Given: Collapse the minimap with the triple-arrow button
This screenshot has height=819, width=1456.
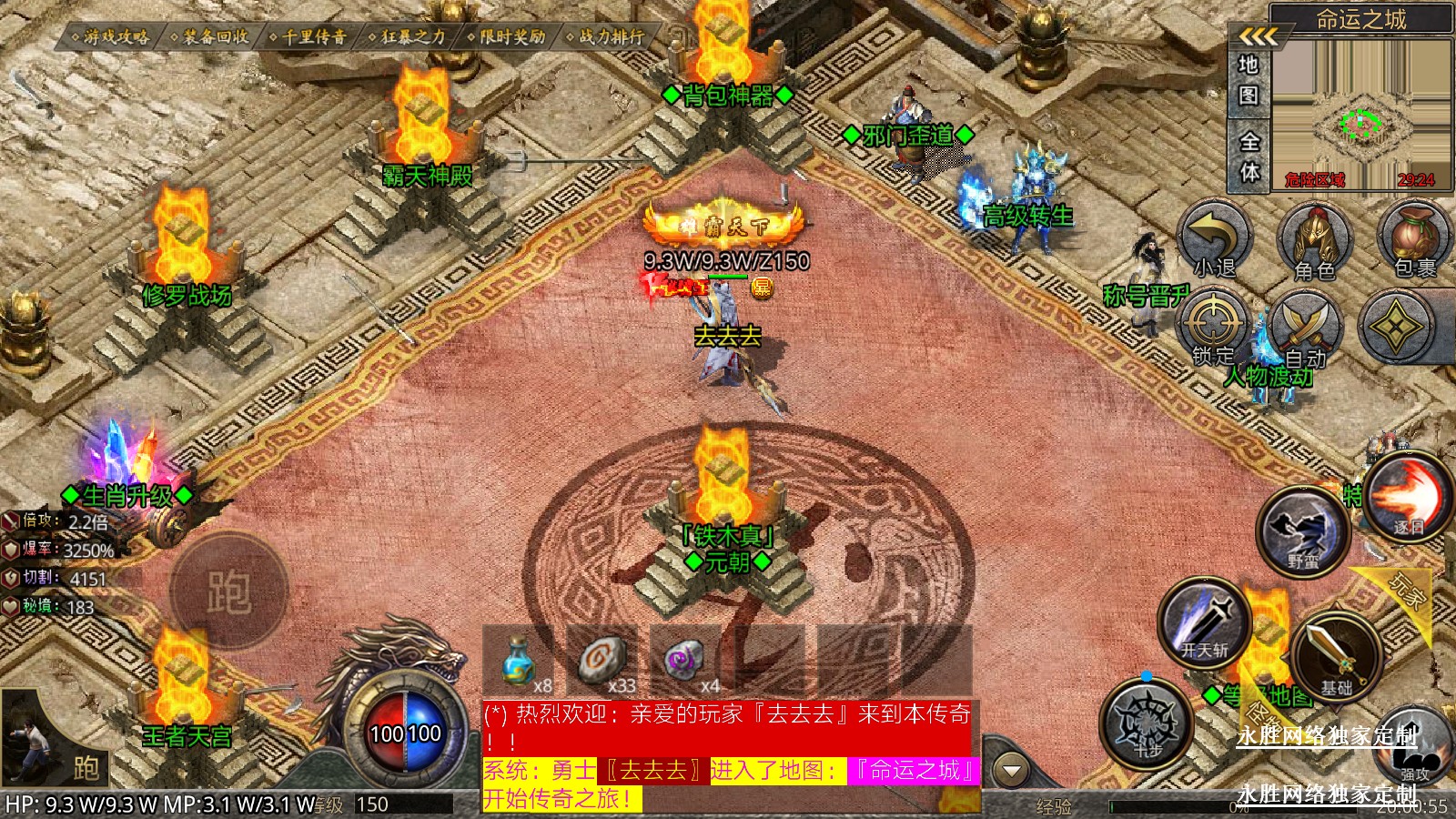Looking at the screenshot, I should point(1258,36).
